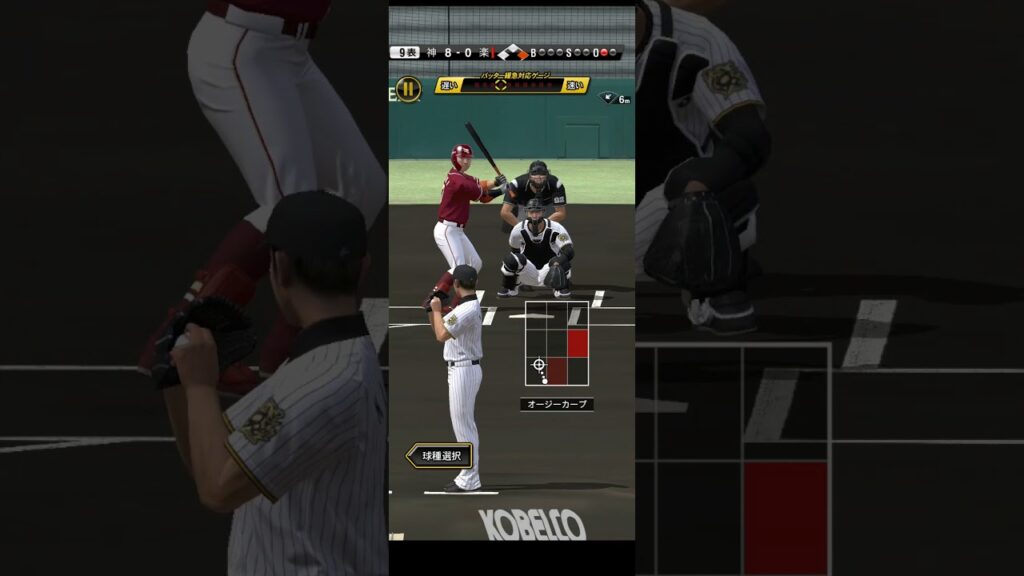Tap the 遅い slow end of the gauge
Screen dimensions: 1024x576
[449, 86]
